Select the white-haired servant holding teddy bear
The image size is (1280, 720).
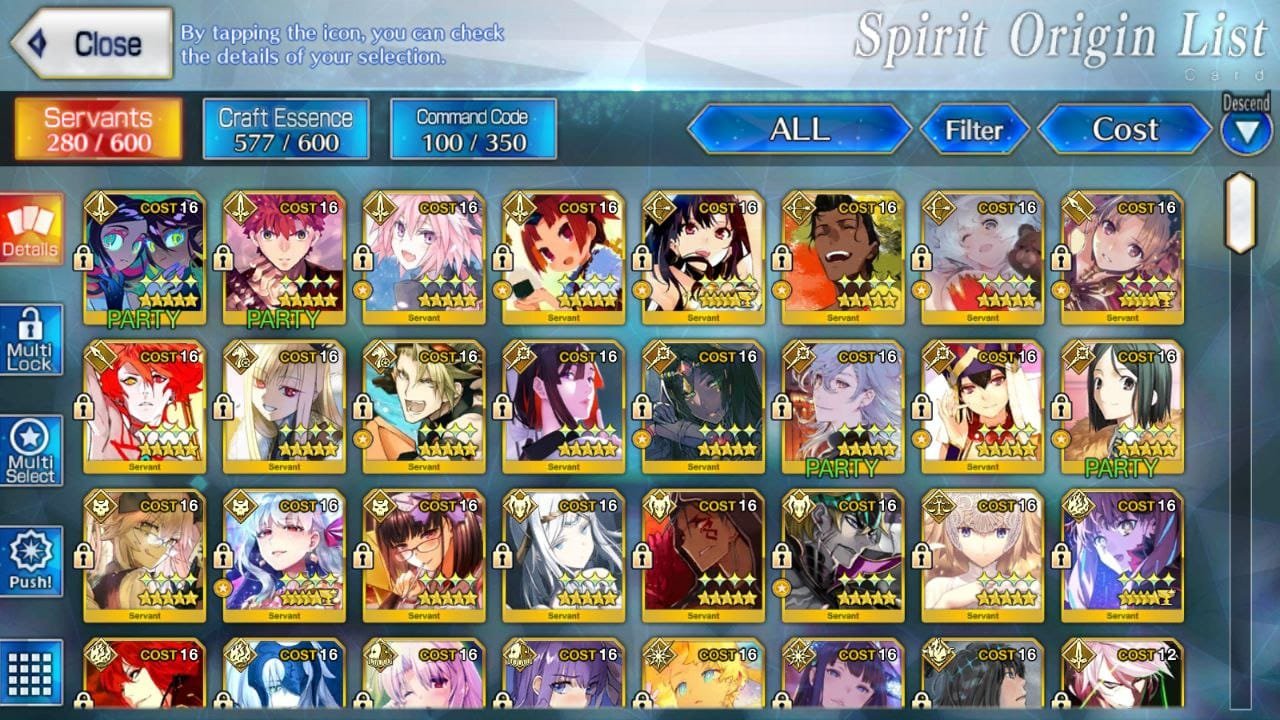[983, 256]
